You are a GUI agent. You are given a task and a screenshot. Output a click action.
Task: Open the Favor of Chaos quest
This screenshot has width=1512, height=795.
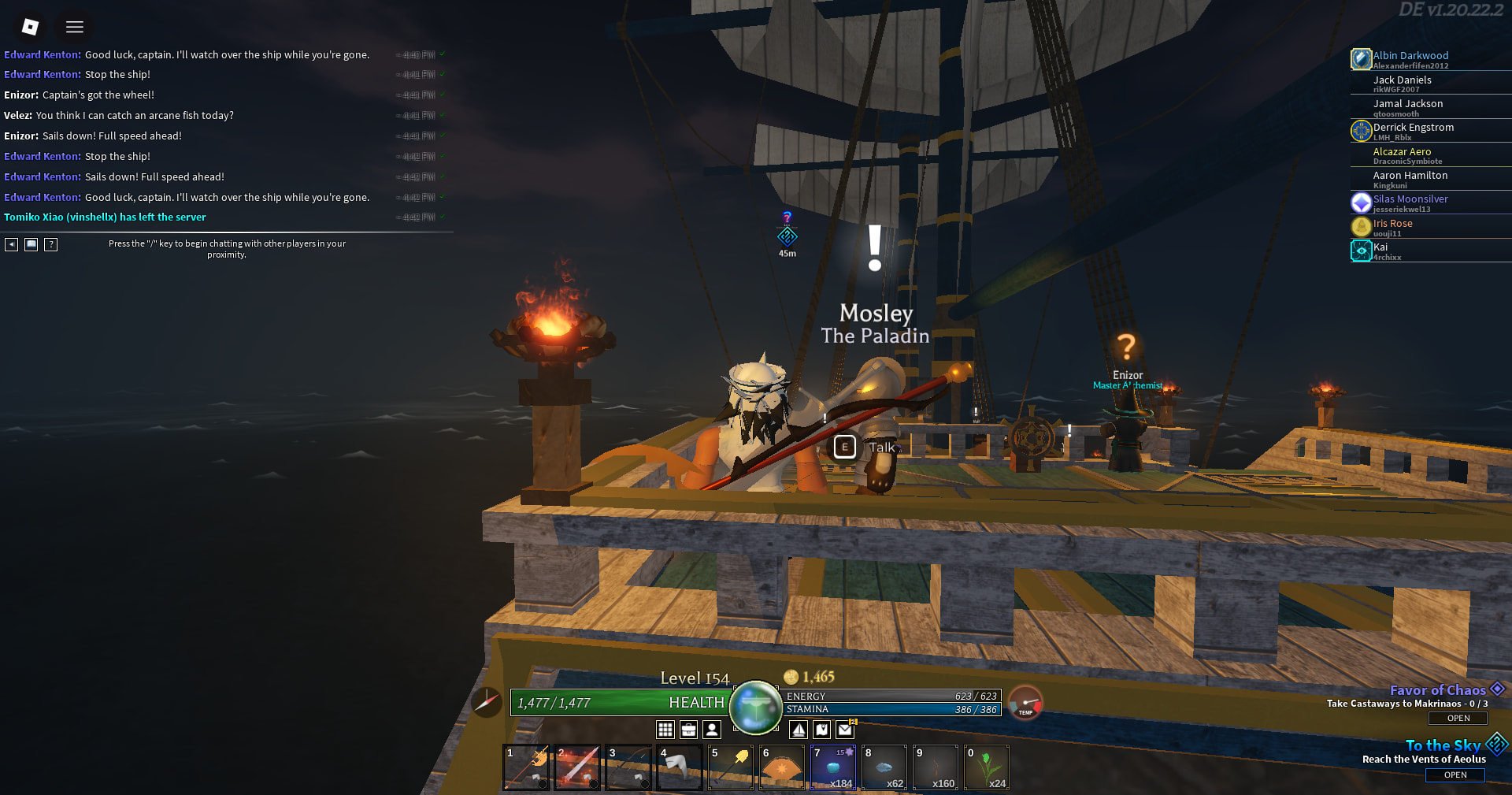1458,718
